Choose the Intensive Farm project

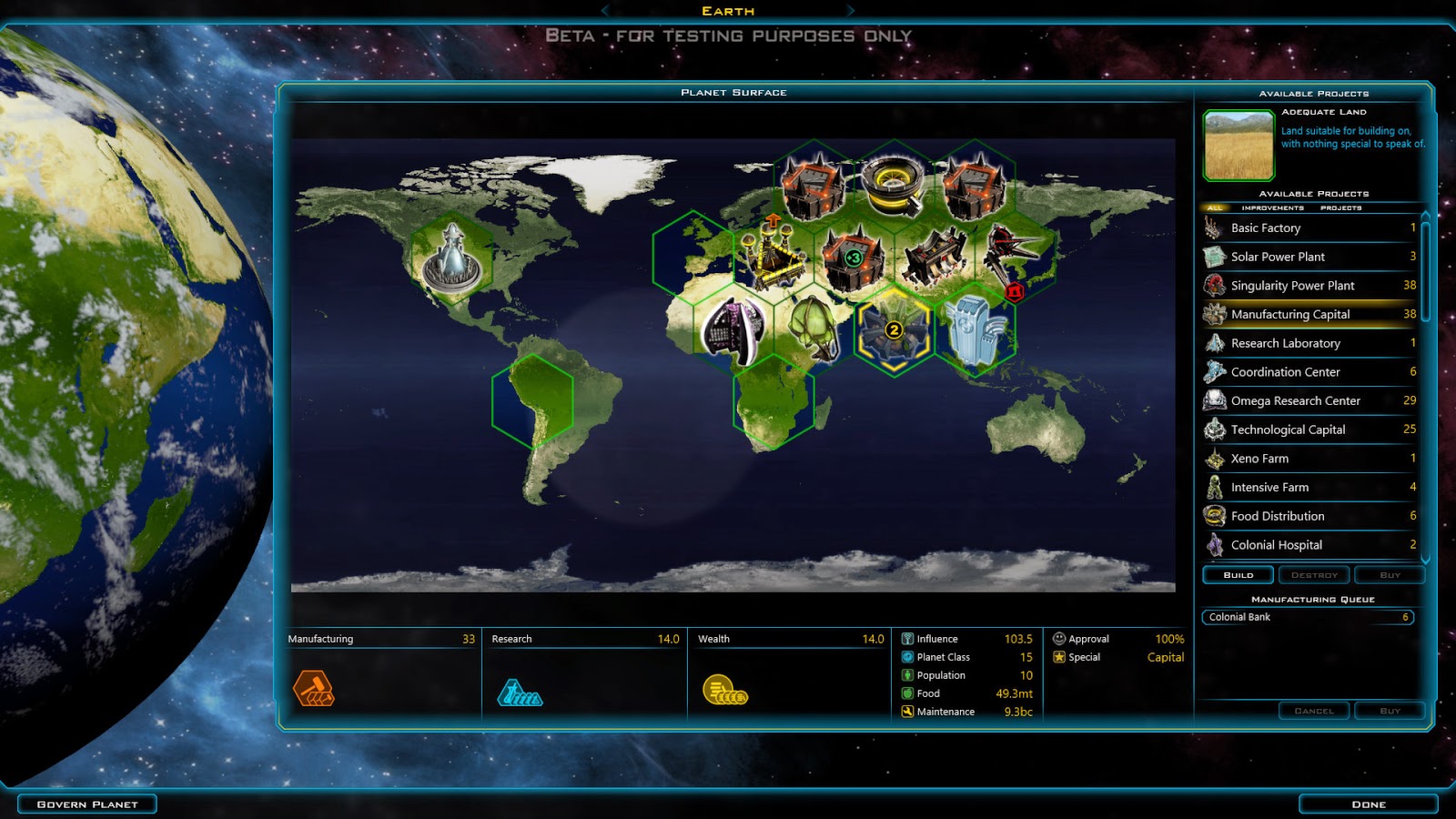[1310, 488]
